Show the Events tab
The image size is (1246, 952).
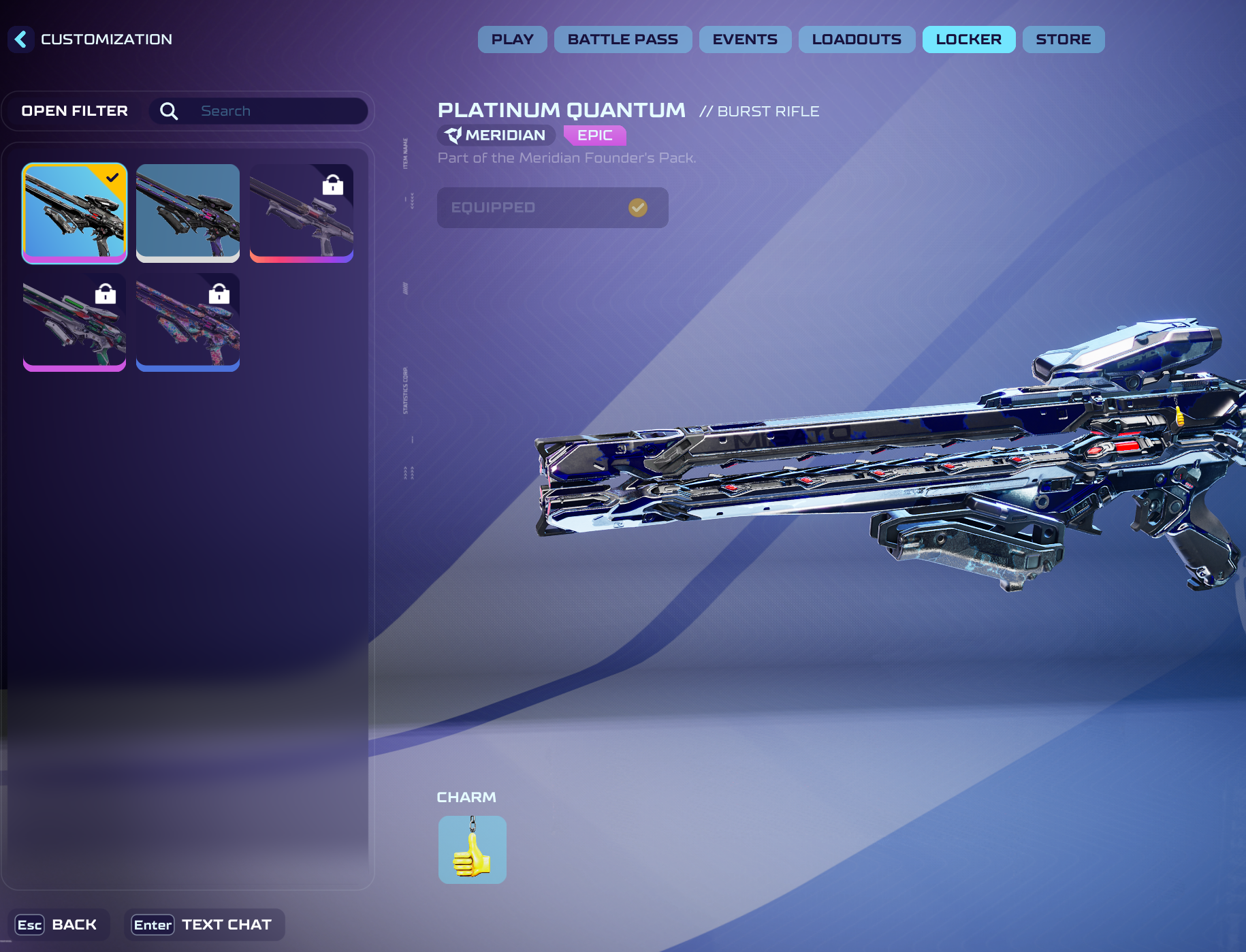(x=745, y=39)
